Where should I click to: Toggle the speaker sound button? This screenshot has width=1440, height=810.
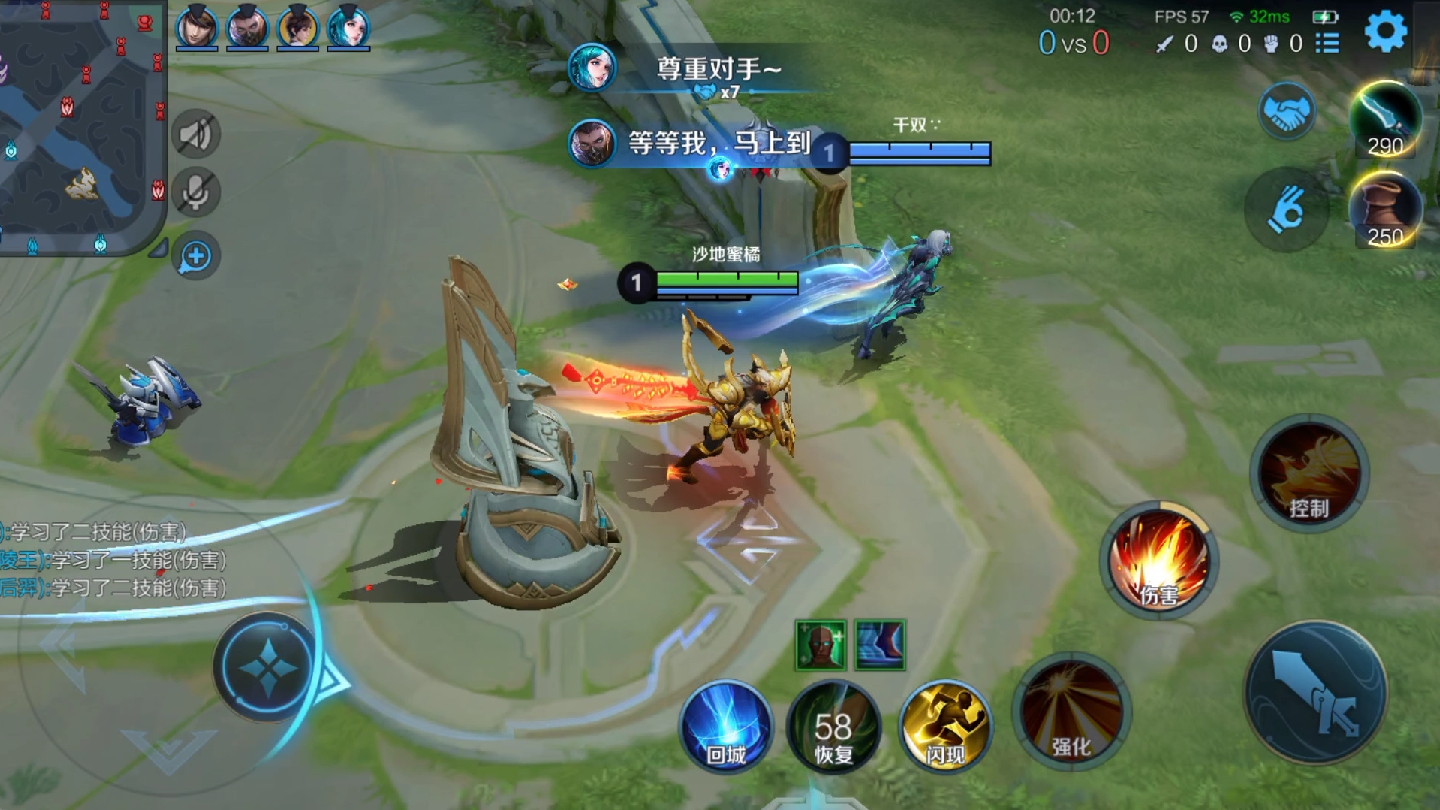tap(196, 134)
